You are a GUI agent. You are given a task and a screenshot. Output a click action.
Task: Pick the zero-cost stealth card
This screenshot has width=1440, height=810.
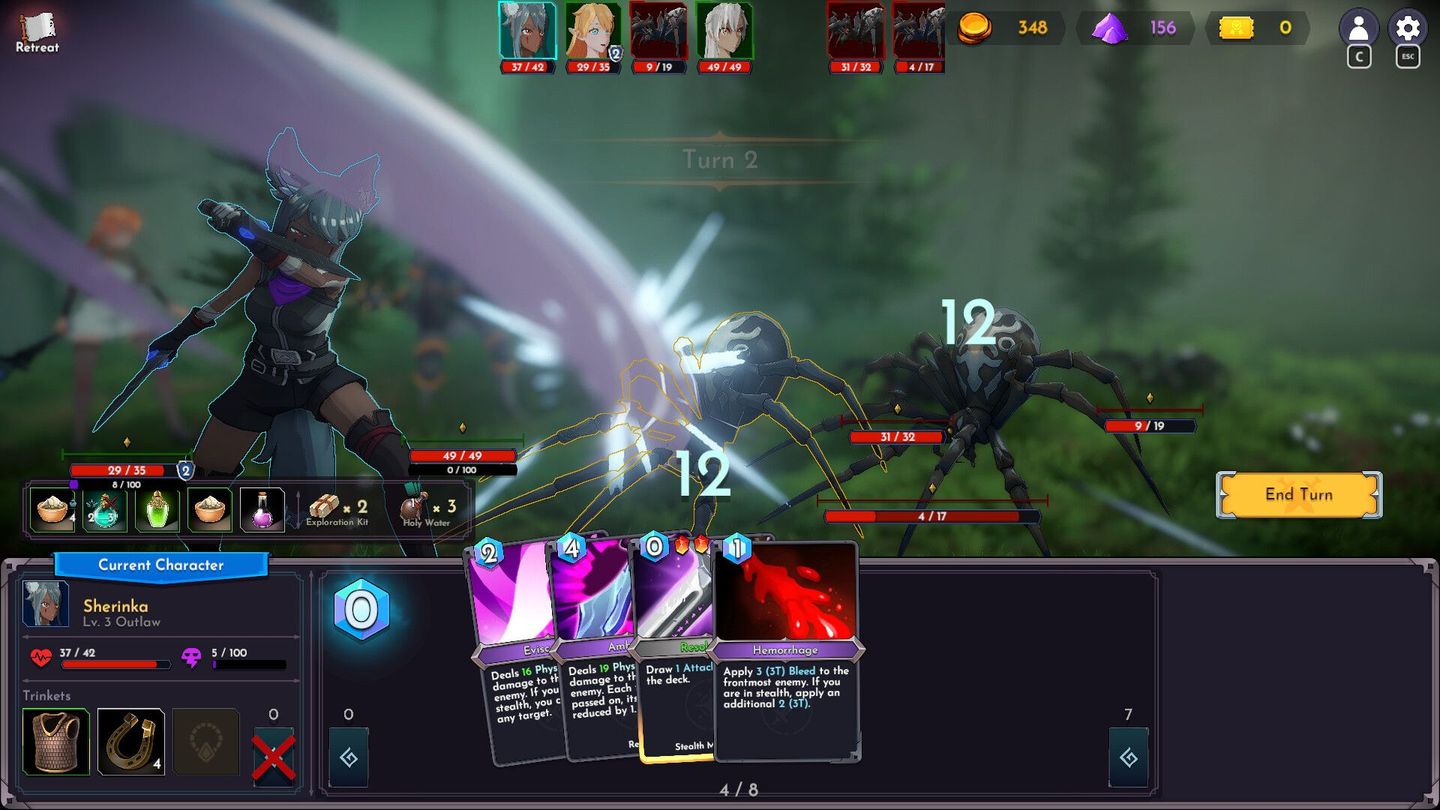tap(672, 650)
